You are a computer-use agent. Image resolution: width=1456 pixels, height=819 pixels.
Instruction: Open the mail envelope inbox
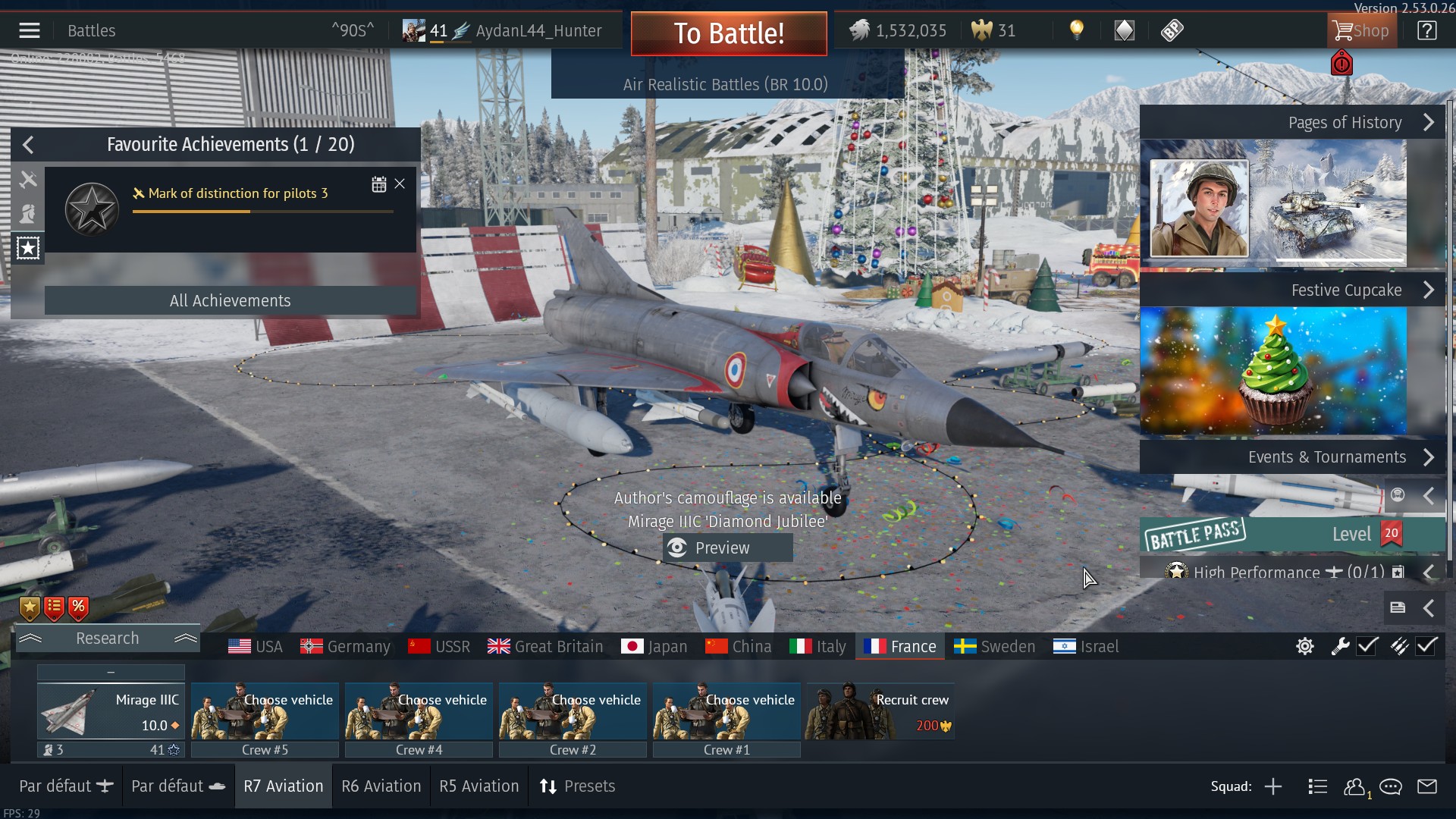pyautogui.click(x=1426, y=786)
